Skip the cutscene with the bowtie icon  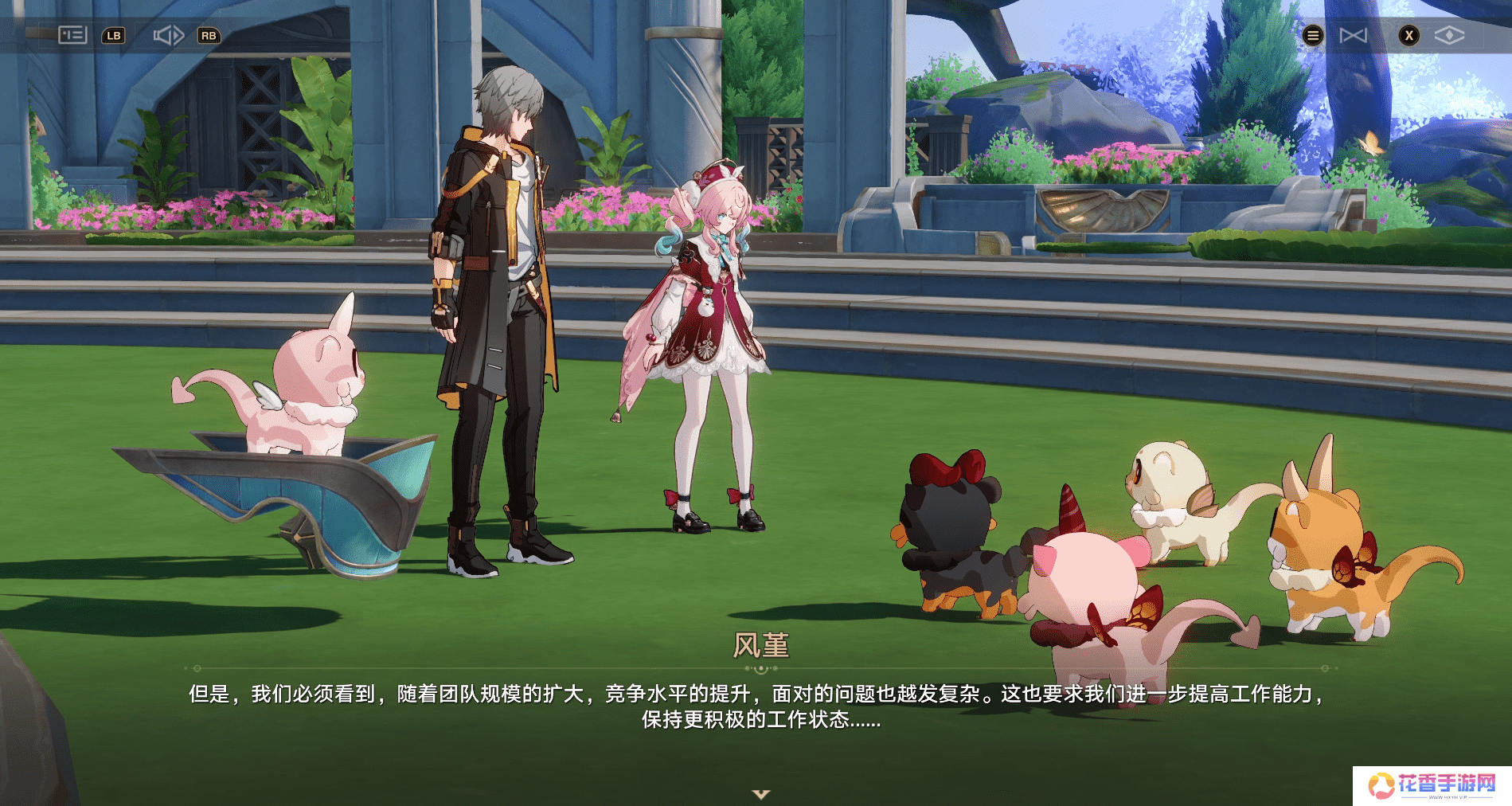tap(1353, 35)
